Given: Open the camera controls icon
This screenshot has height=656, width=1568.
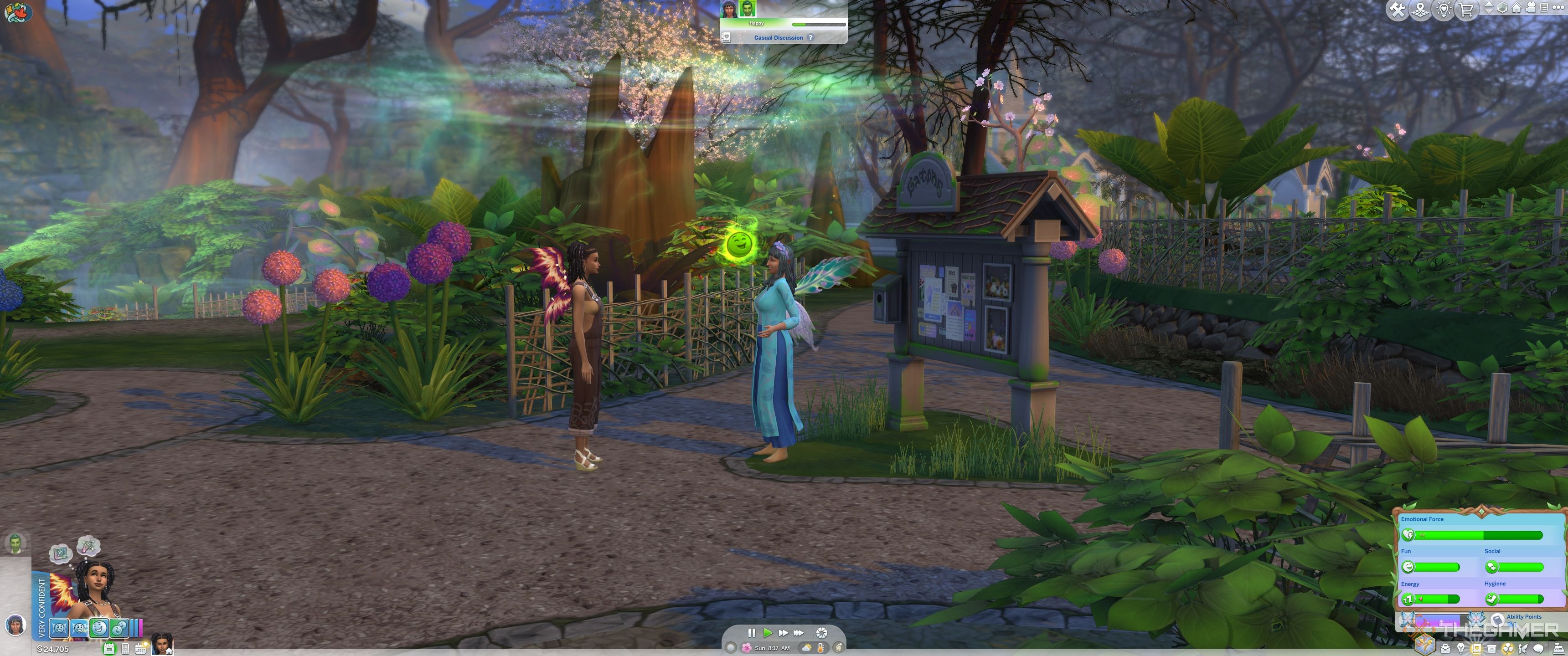Looking at the screenshot, I should (1531, 8).
